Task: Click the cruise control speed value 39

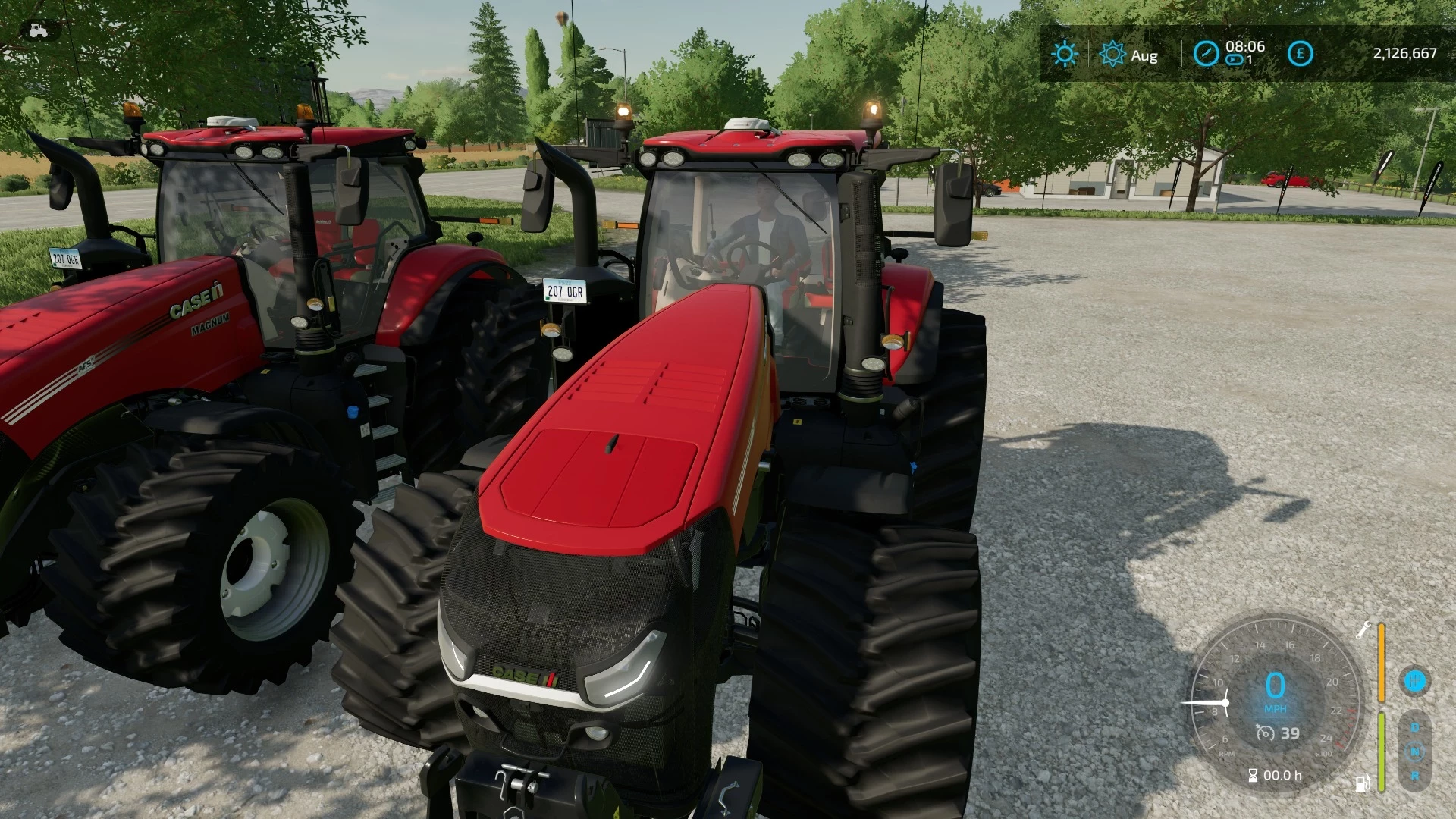Action: [x=1290, y=733]
